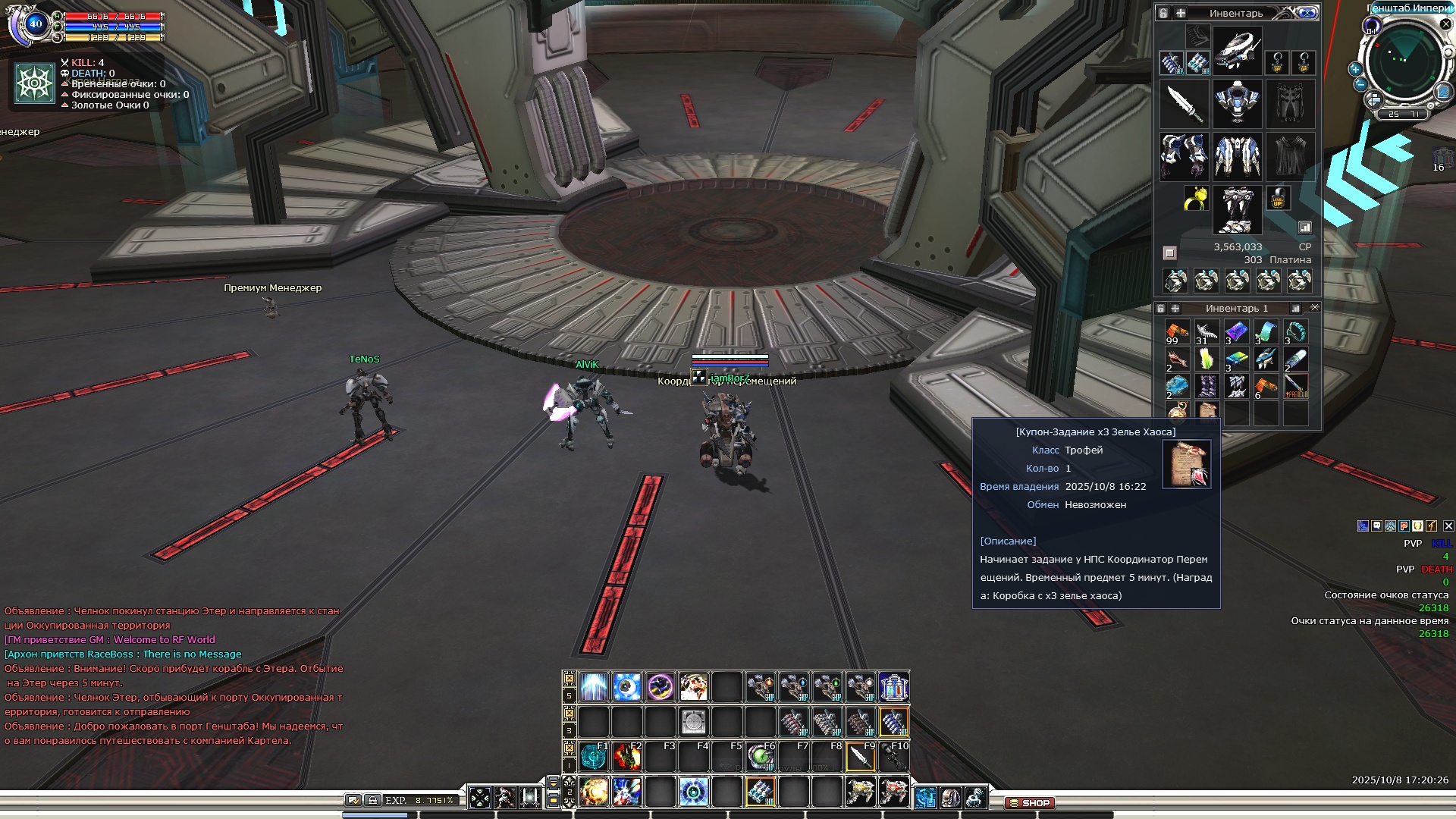This screenshot has width=1456, height=819.
Task: Close the PVP status panel
Action: tap(1448, 526)
